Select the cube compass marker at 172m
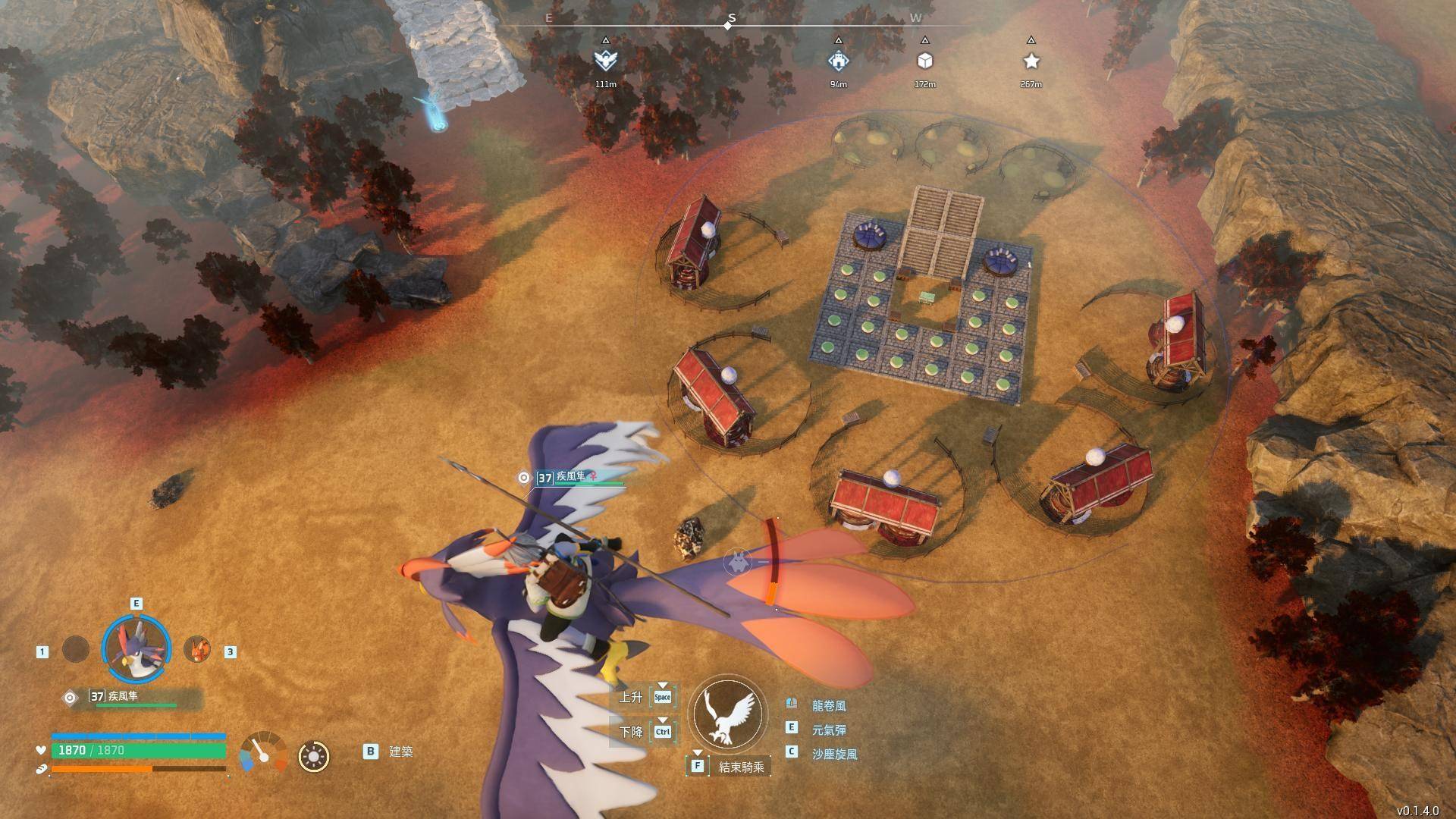Viewport: 1456px width, 819px height. click(924, 61)
